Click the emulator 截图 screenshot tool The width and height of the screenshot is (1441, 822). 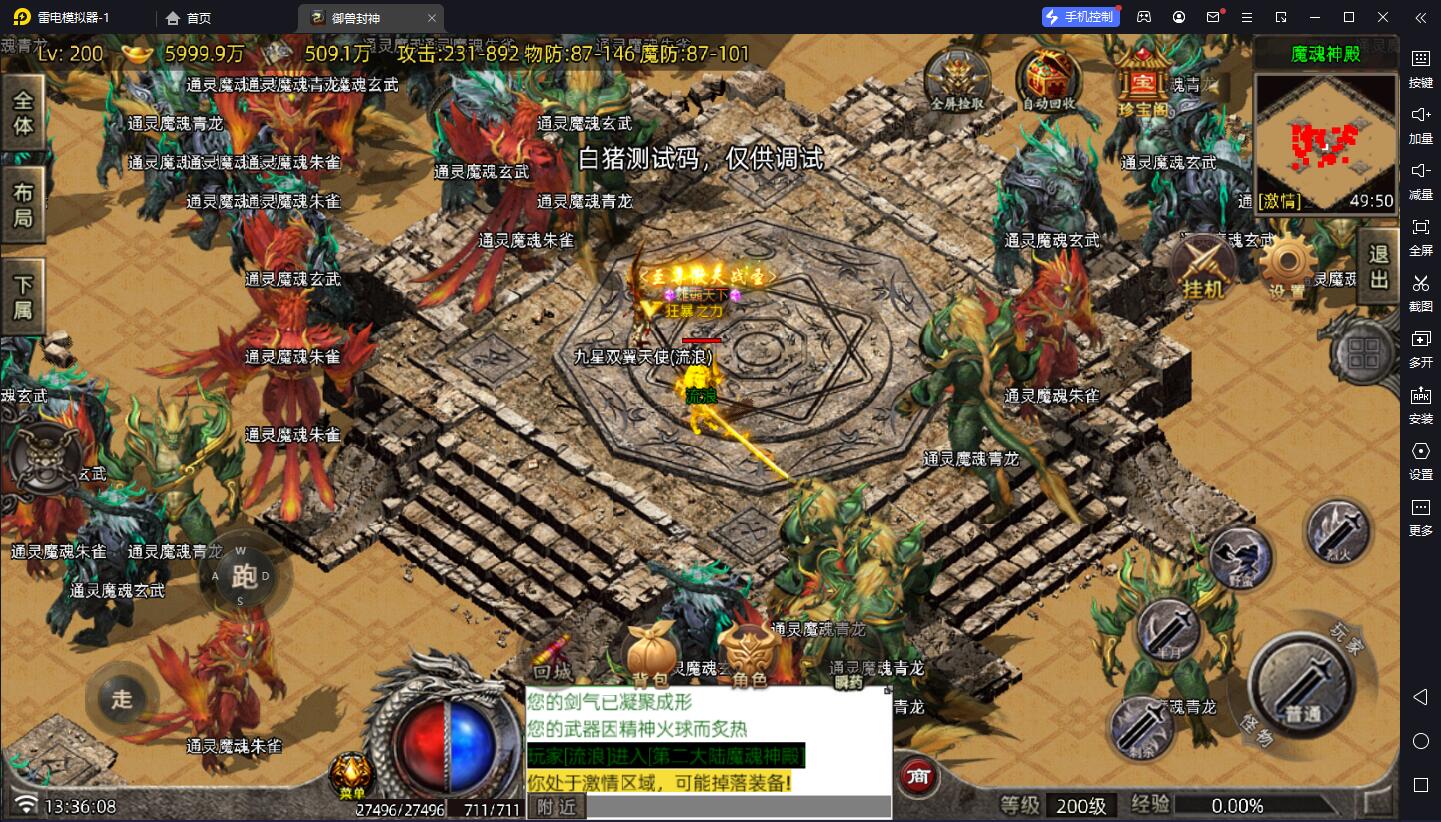pos(1420,289)
